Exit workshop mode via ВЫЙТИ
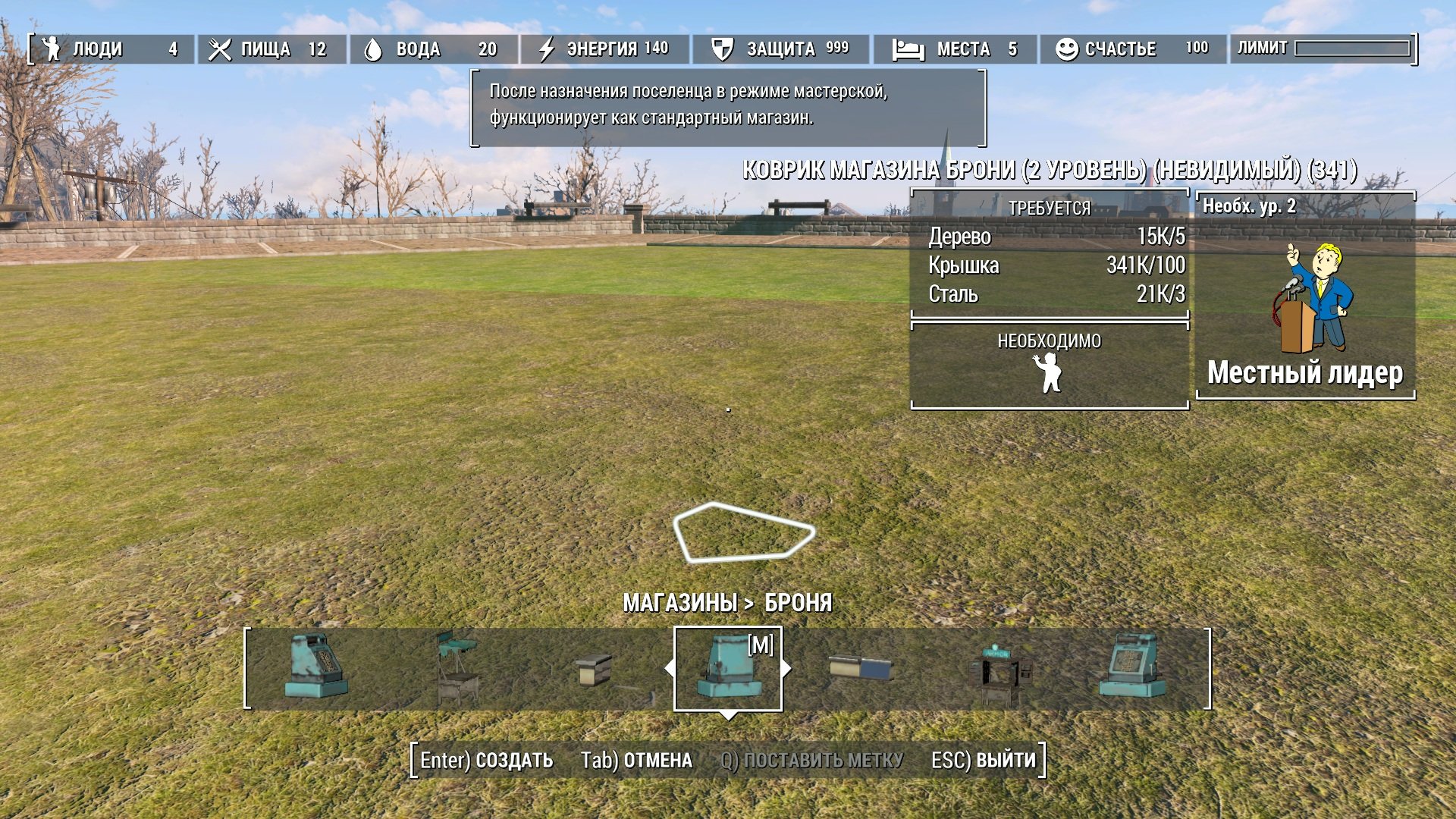 coord(984,760)
